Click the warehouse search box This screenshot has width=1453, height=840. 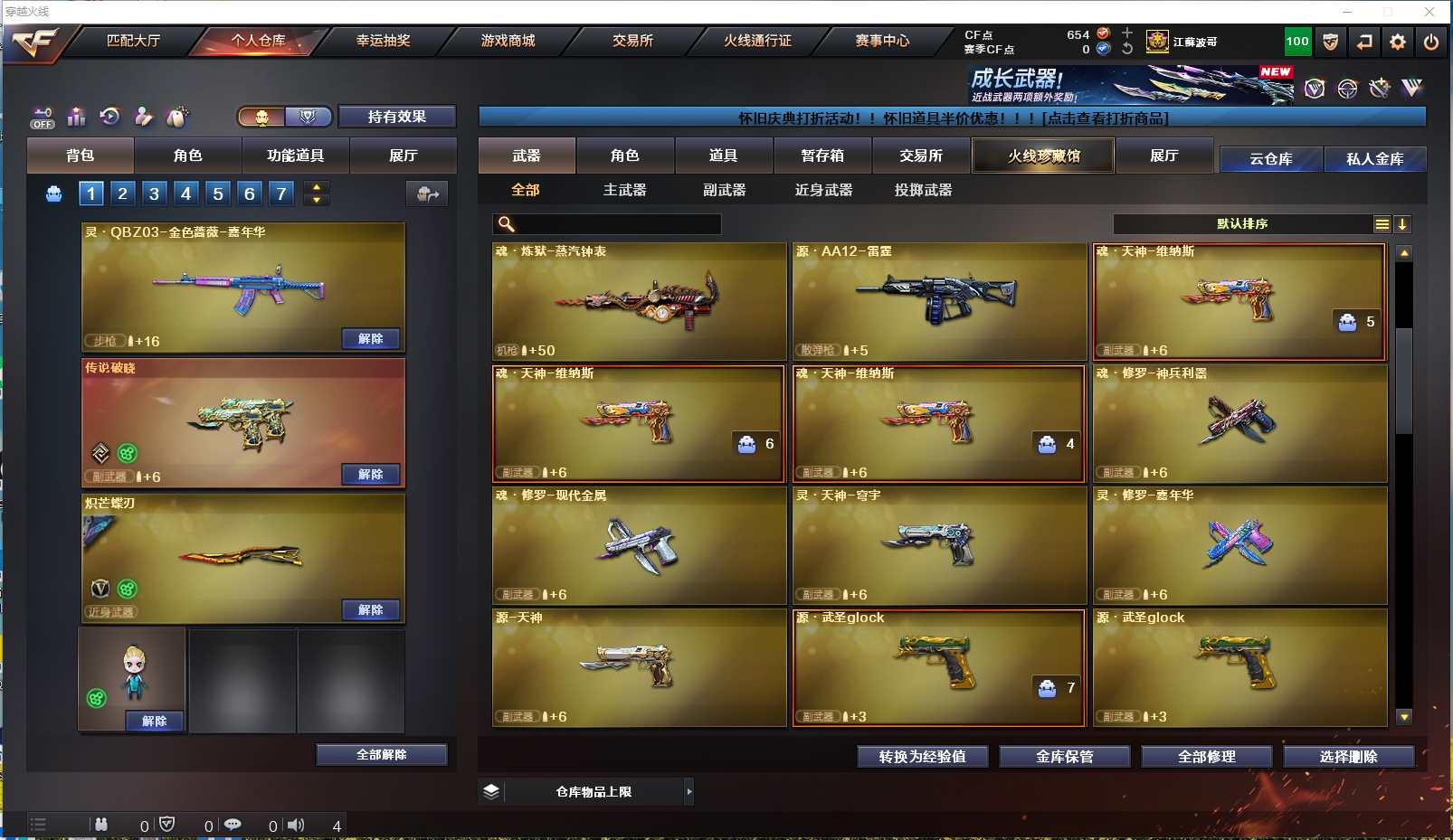pos(617,224)
